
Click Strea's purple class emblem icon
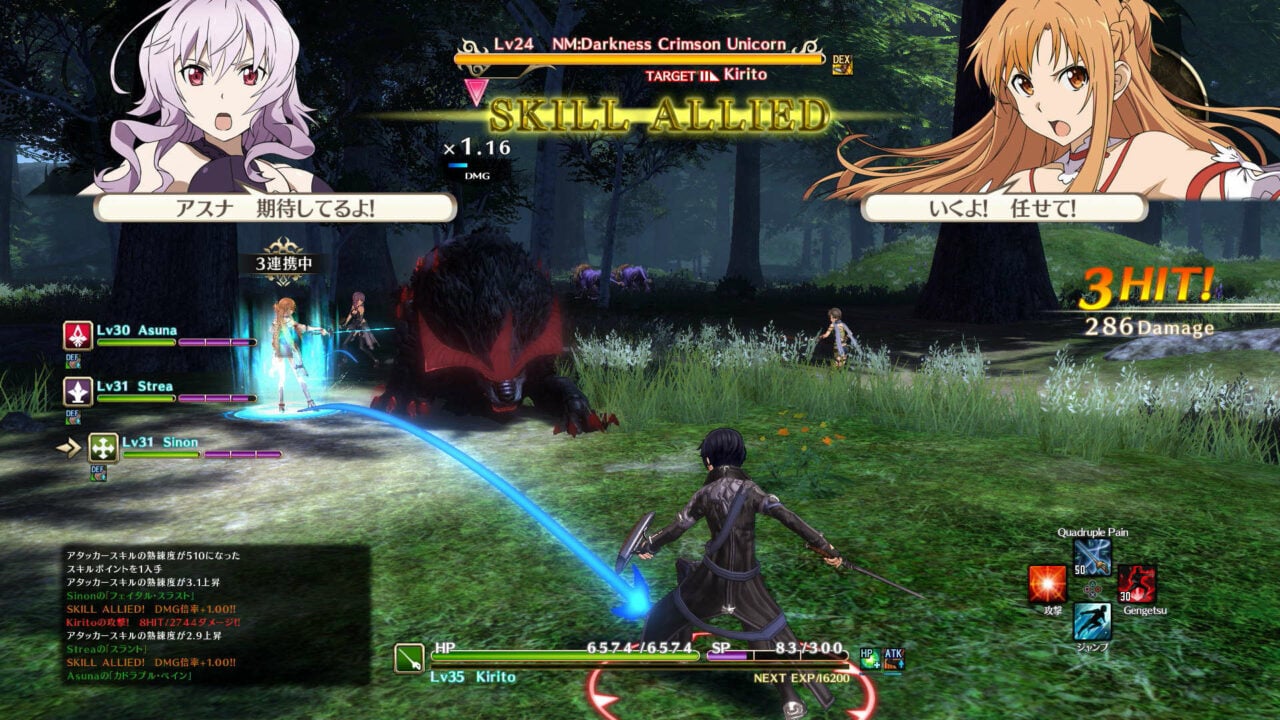coord(78,393)
